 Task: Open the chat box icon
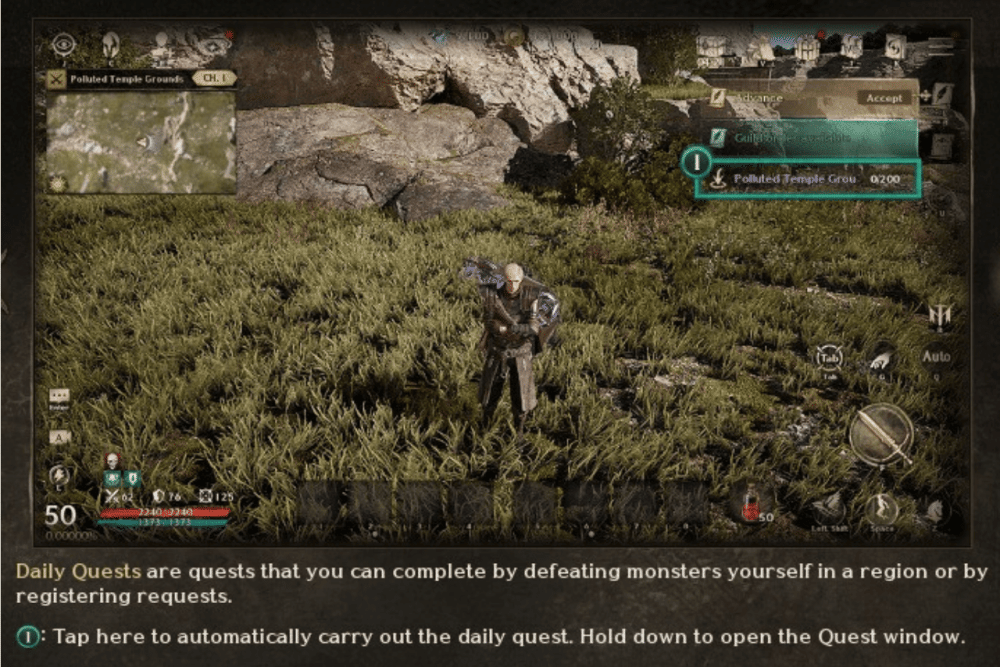coord(59,397)
